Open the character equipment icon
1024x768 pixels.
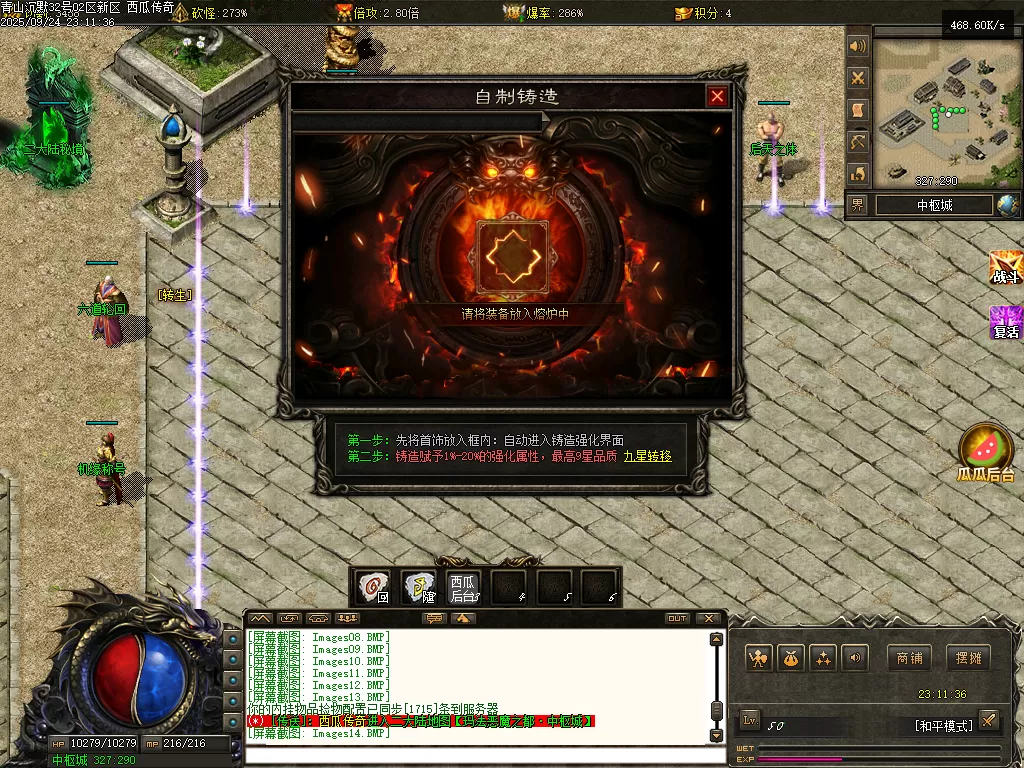coord(758,658)
